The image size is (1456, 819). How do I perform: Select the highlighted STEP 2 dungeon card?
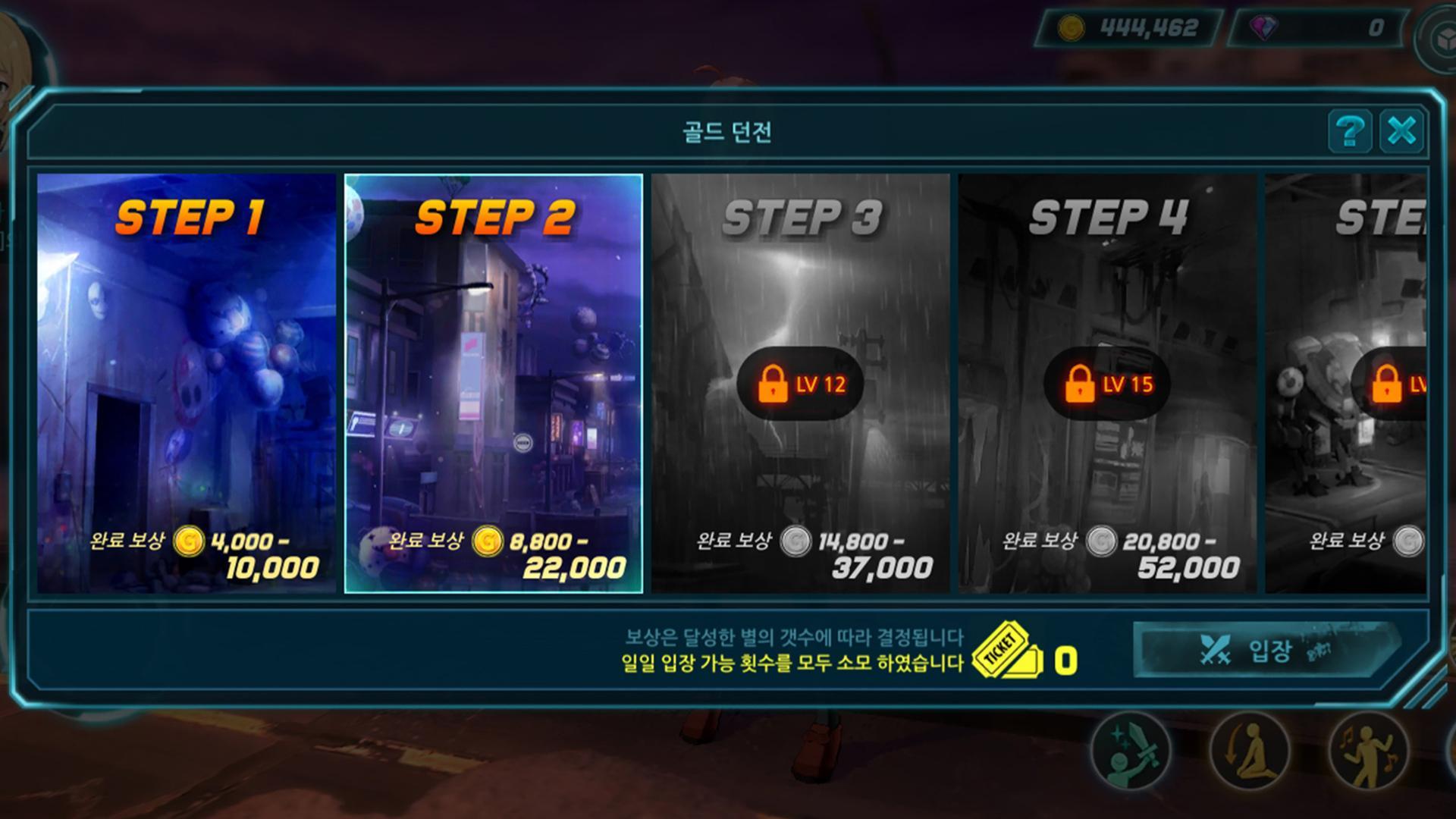[493, 379]
